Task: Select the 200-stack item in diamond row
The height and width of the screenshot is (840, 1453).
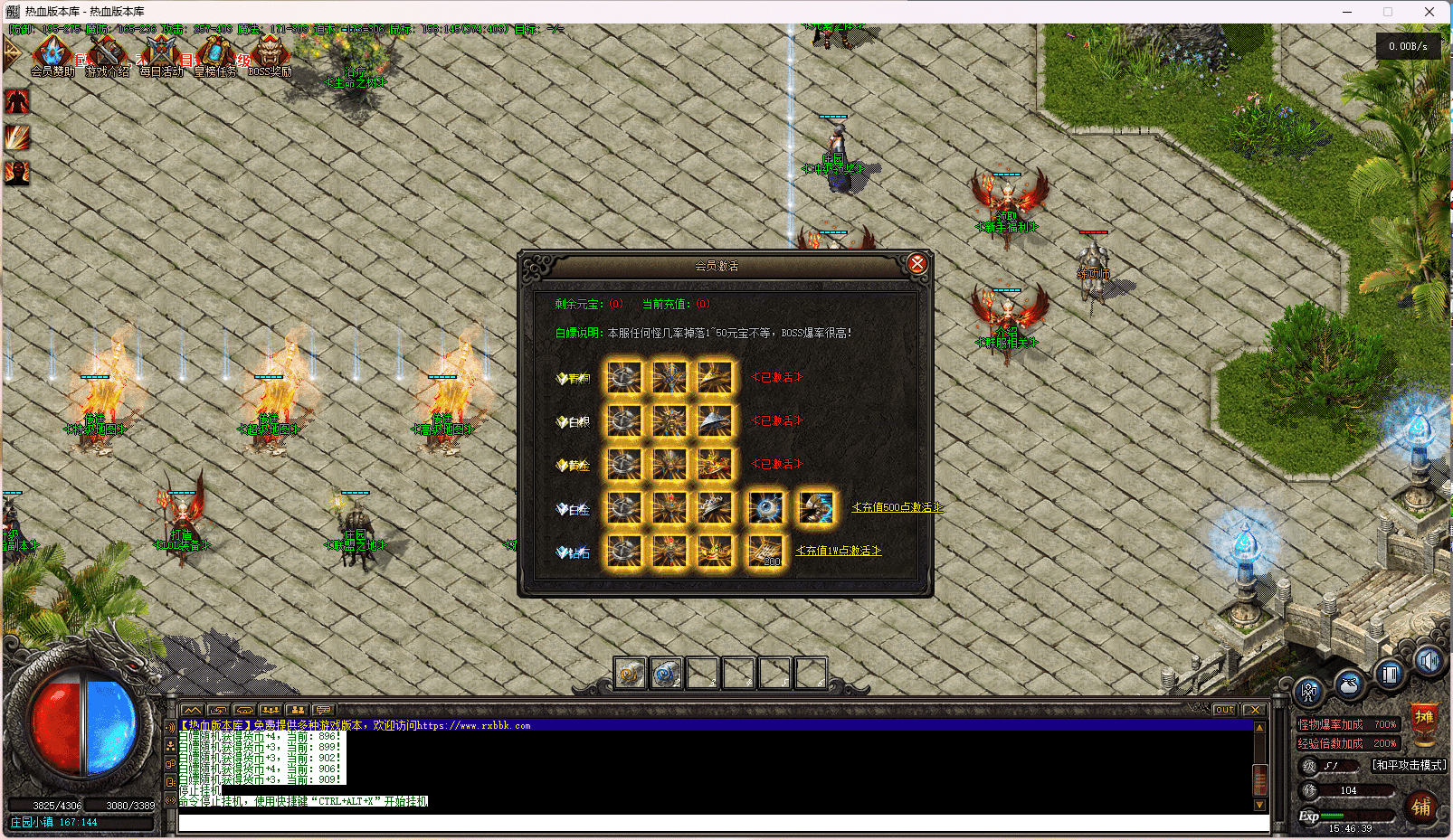Action: (765, 551)
